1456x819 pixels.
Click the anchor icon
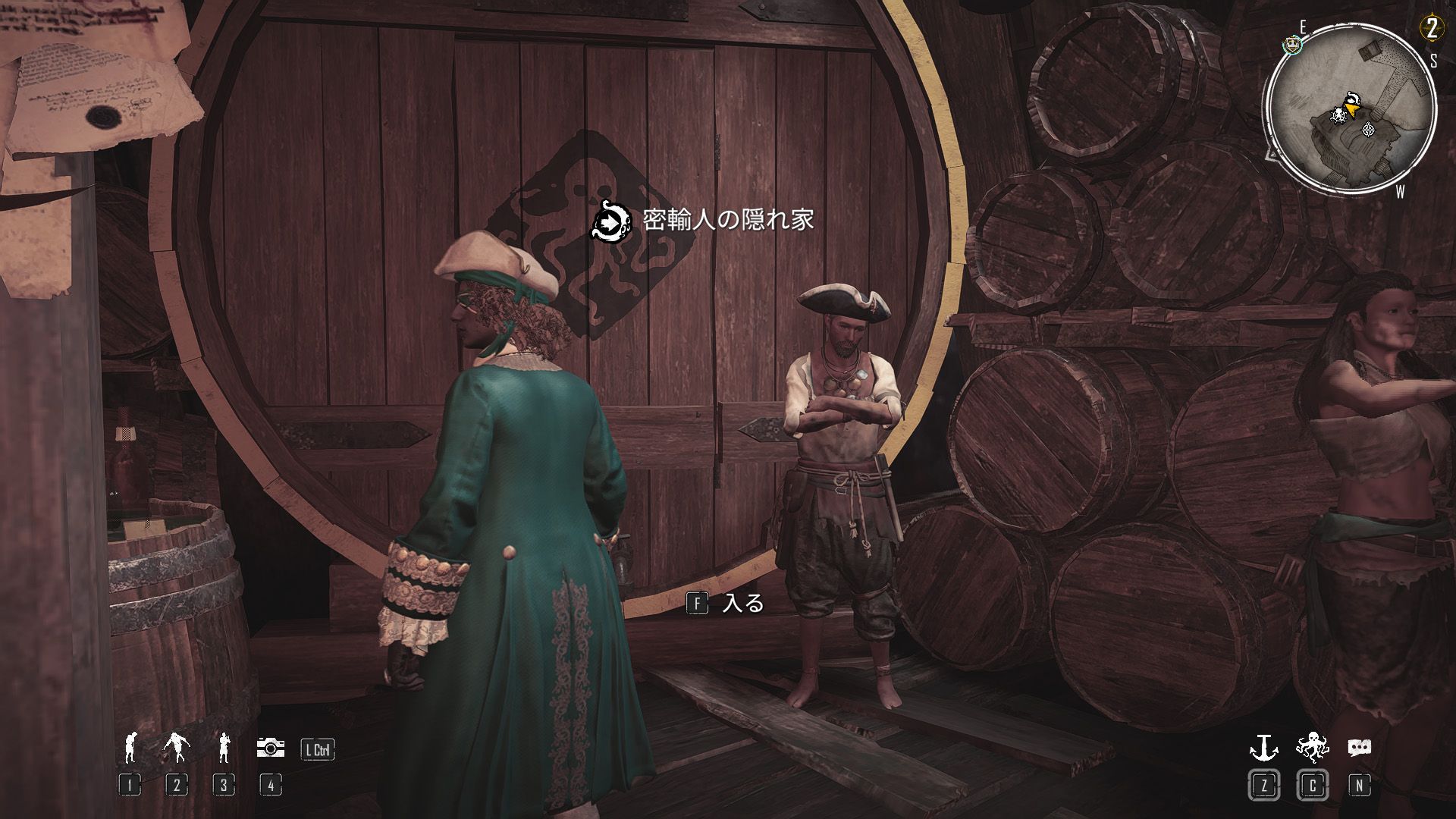[1263, 748]
